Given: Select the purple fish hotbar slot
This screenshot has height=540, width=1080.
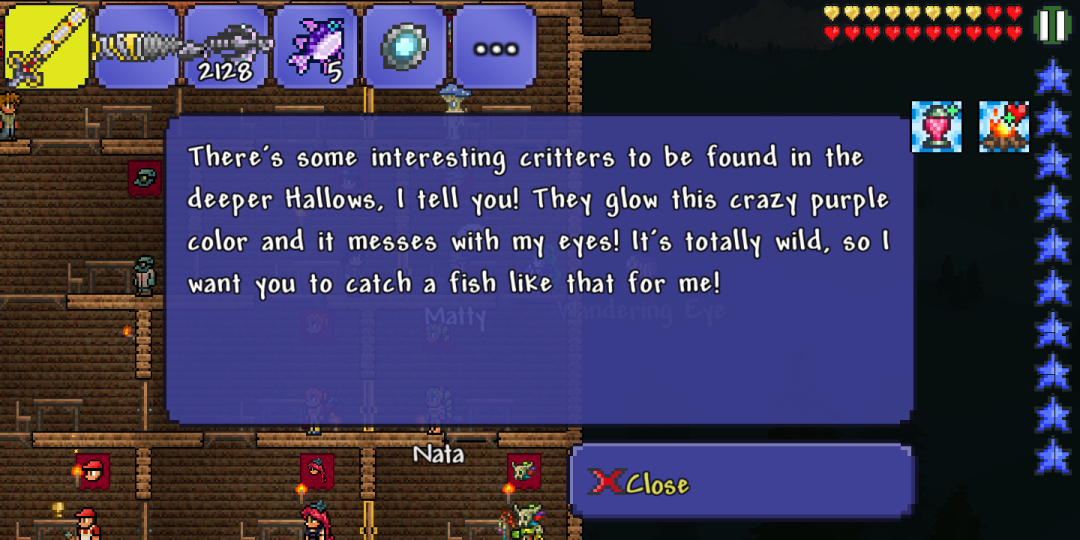Looking at the screenshot, I should point(316,46).
